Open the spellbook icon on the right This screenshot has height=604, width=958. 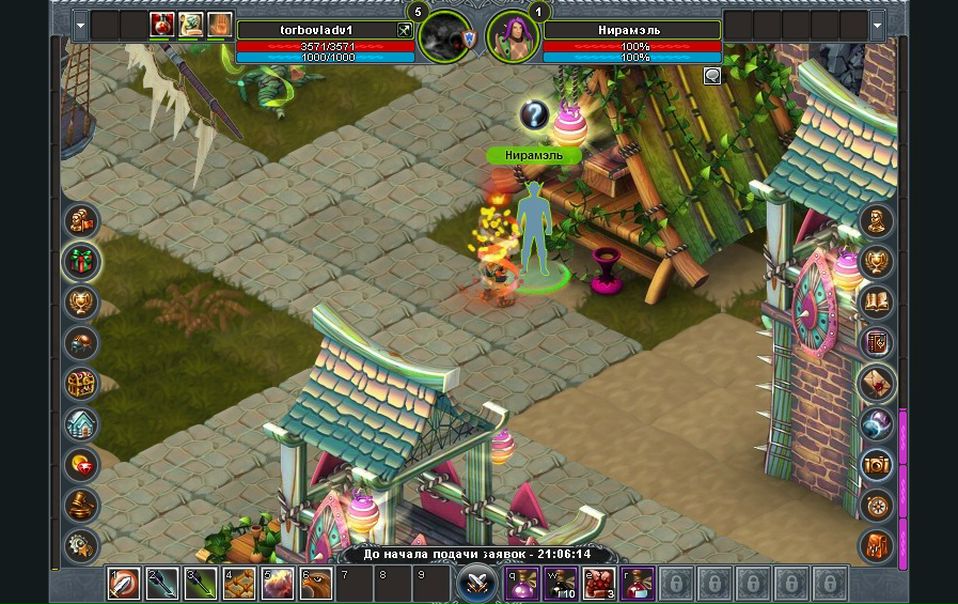pyautogui.click(x=877, y=302)
